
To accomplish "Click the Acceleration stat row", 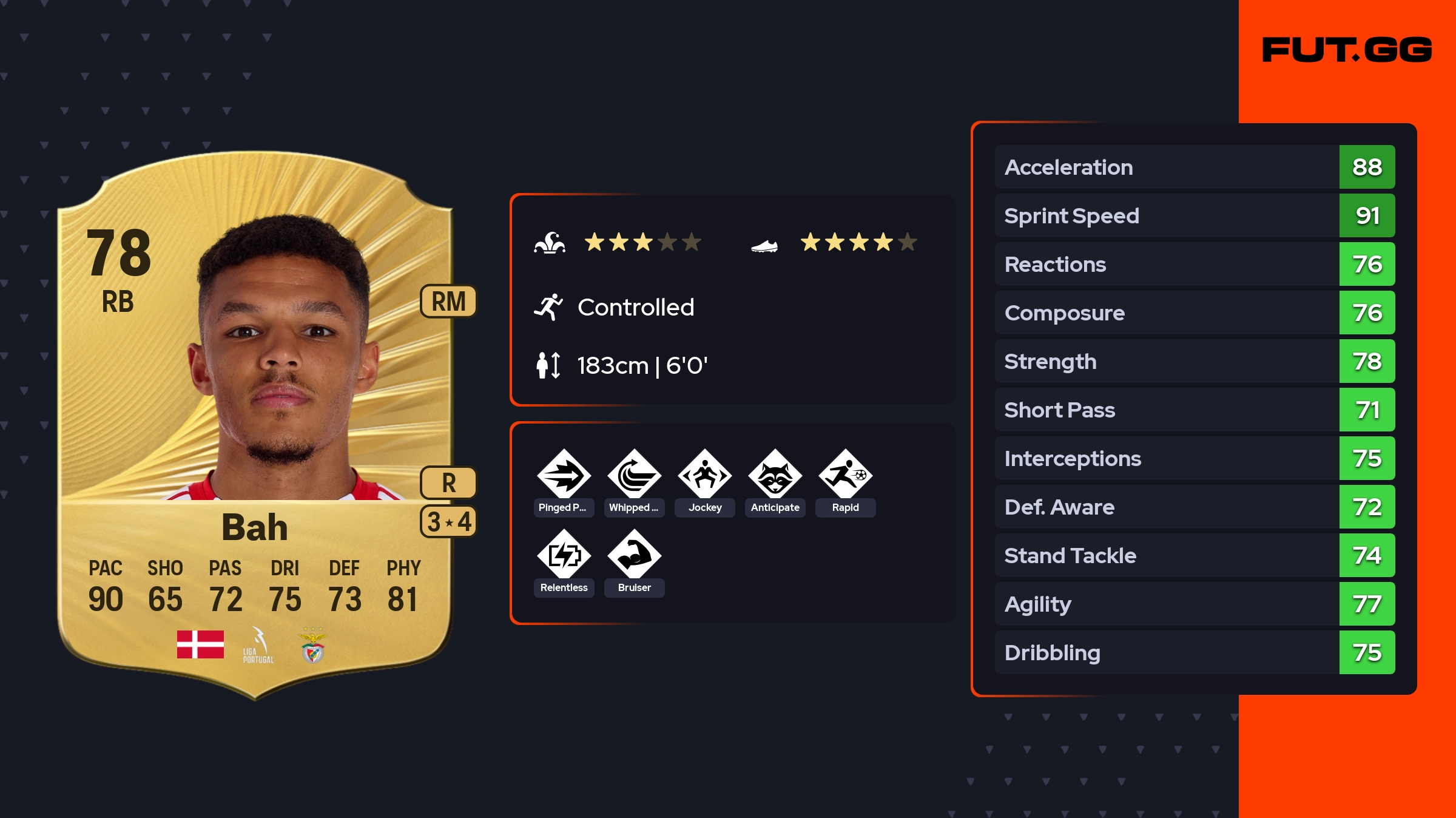I will 1195,167.
